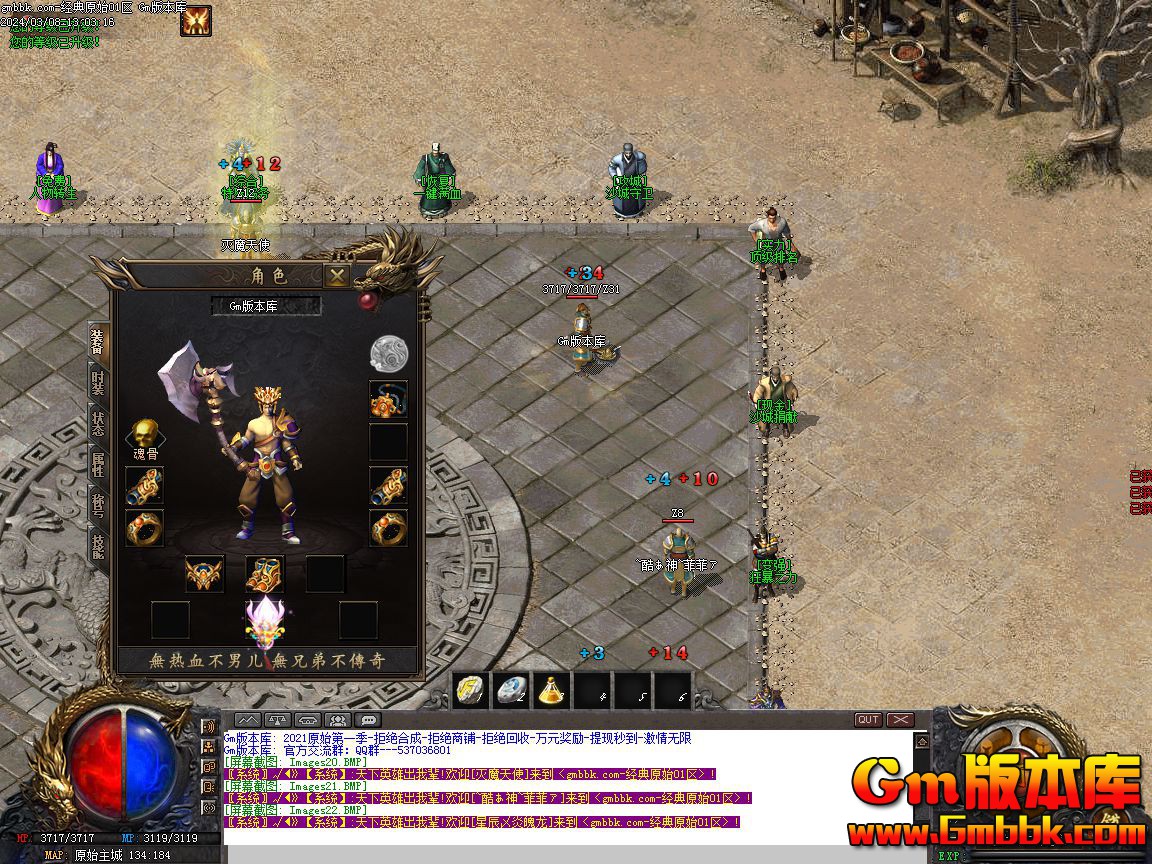
Task: Click the golden 魂骨 skull slot
Action: pos(145,436)
